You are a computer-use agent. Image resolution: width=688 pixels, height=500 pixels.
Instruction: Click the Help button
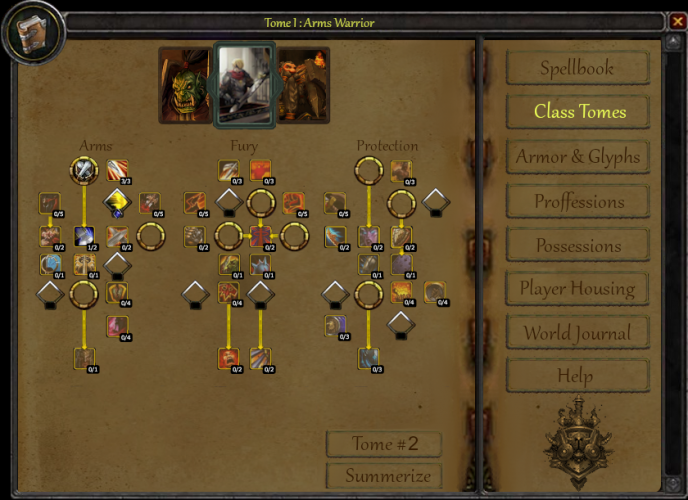(x=578, y=377)
